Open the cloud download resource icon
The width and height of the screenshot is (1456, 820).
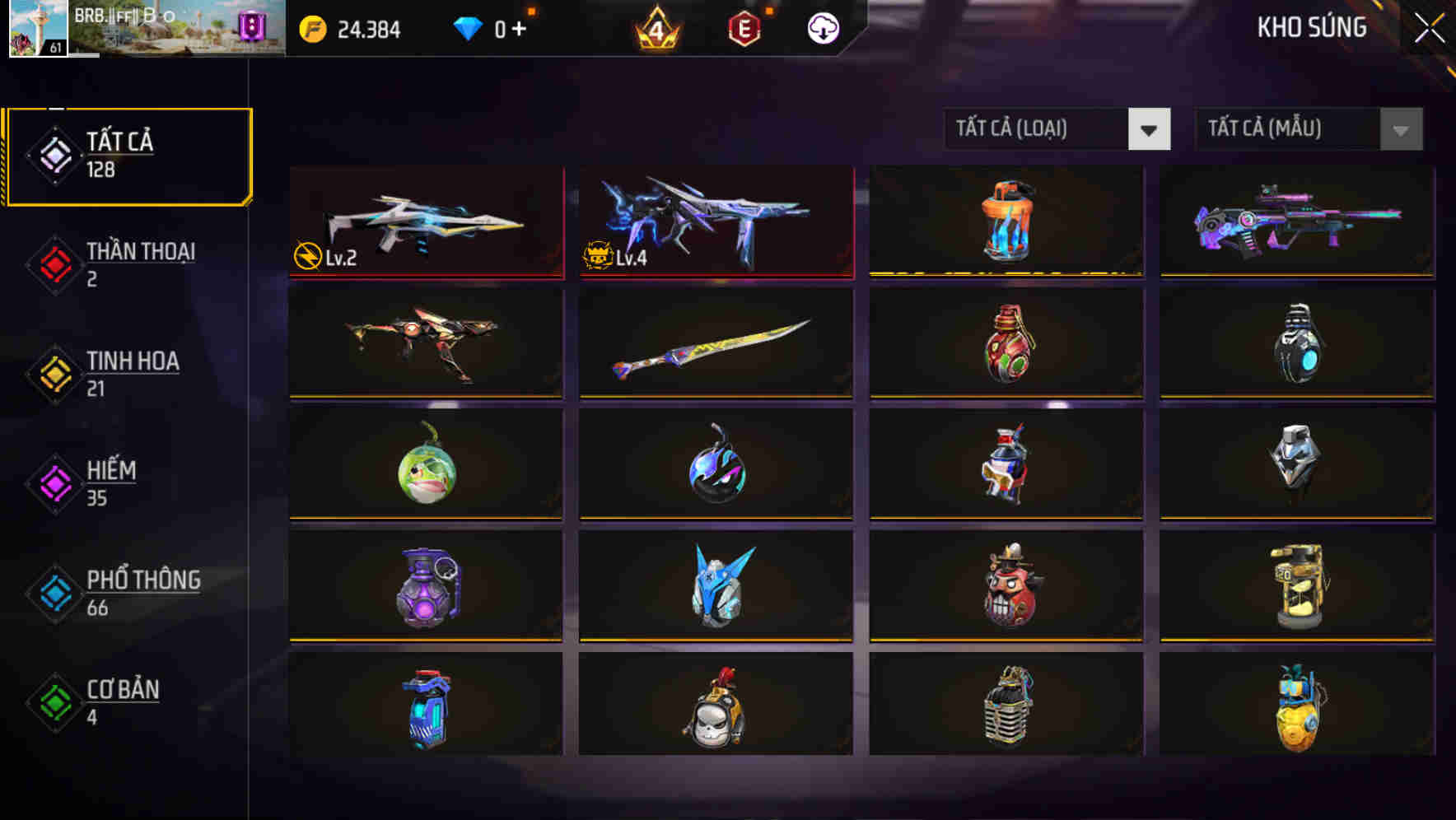821,28
